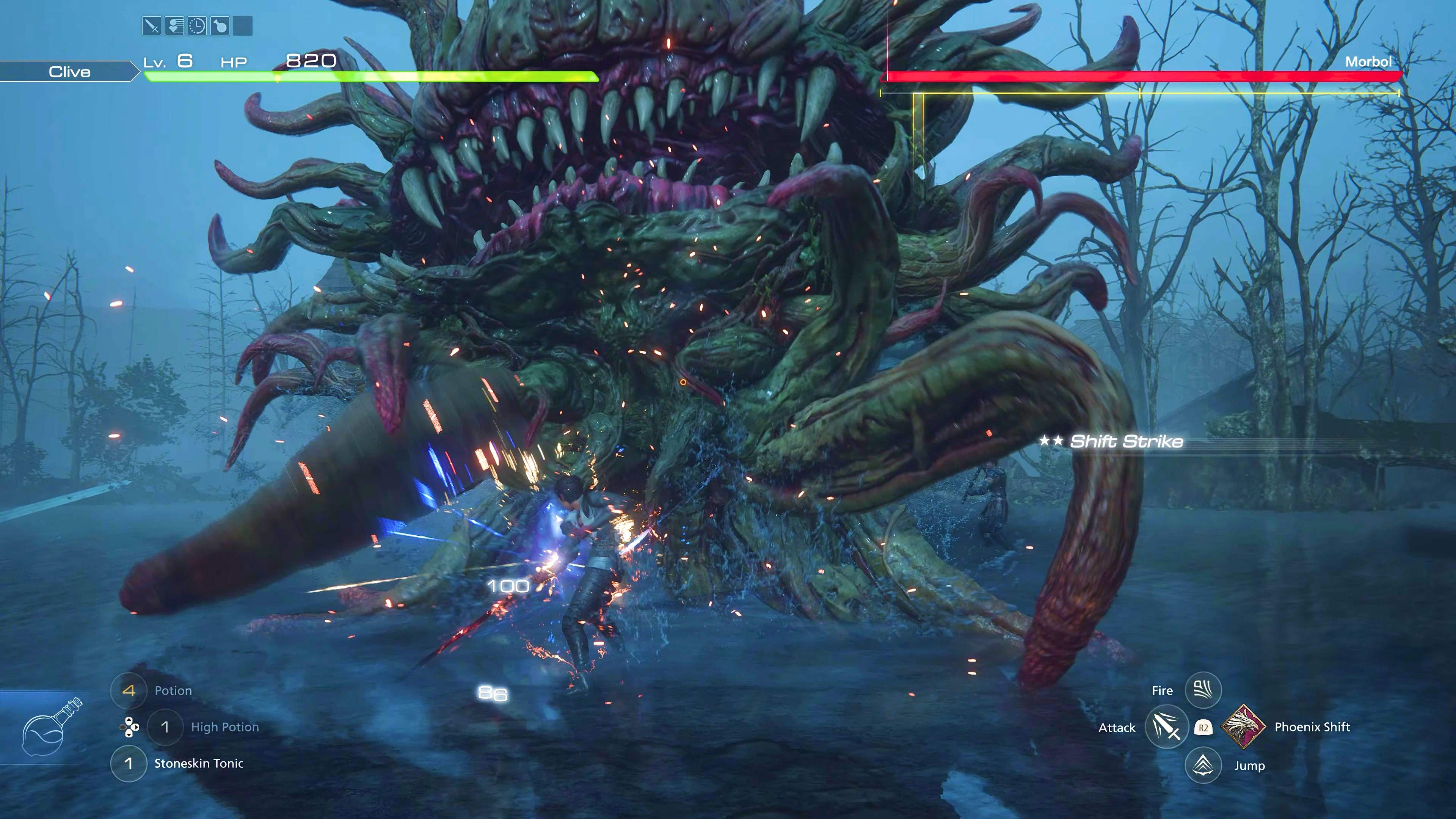This screenshot has height=819, width=1456.
Task: Click the D-pad icon next to High Potion
Action: click(130, 728)
